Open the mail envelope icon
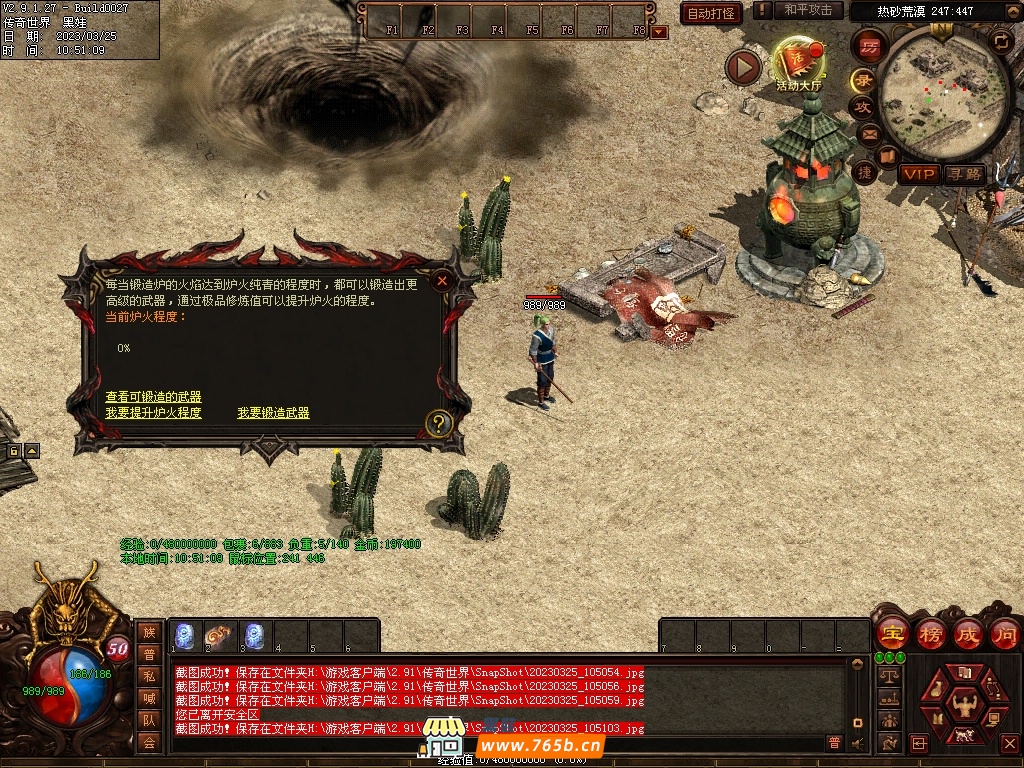This screenshot has height=768, width=1024. [869, 132]
